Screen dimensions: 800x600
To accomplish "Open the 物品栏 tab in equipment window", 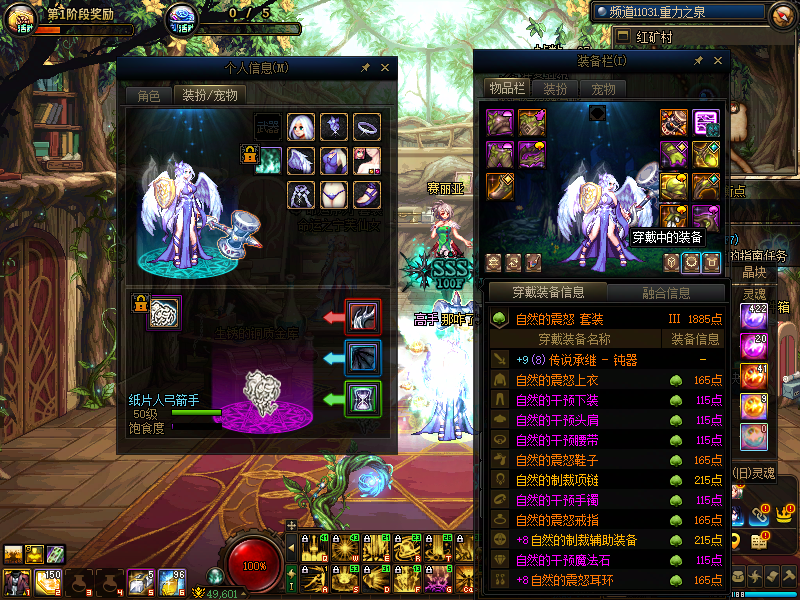I will pyautogui.click(x=506, y=89).
